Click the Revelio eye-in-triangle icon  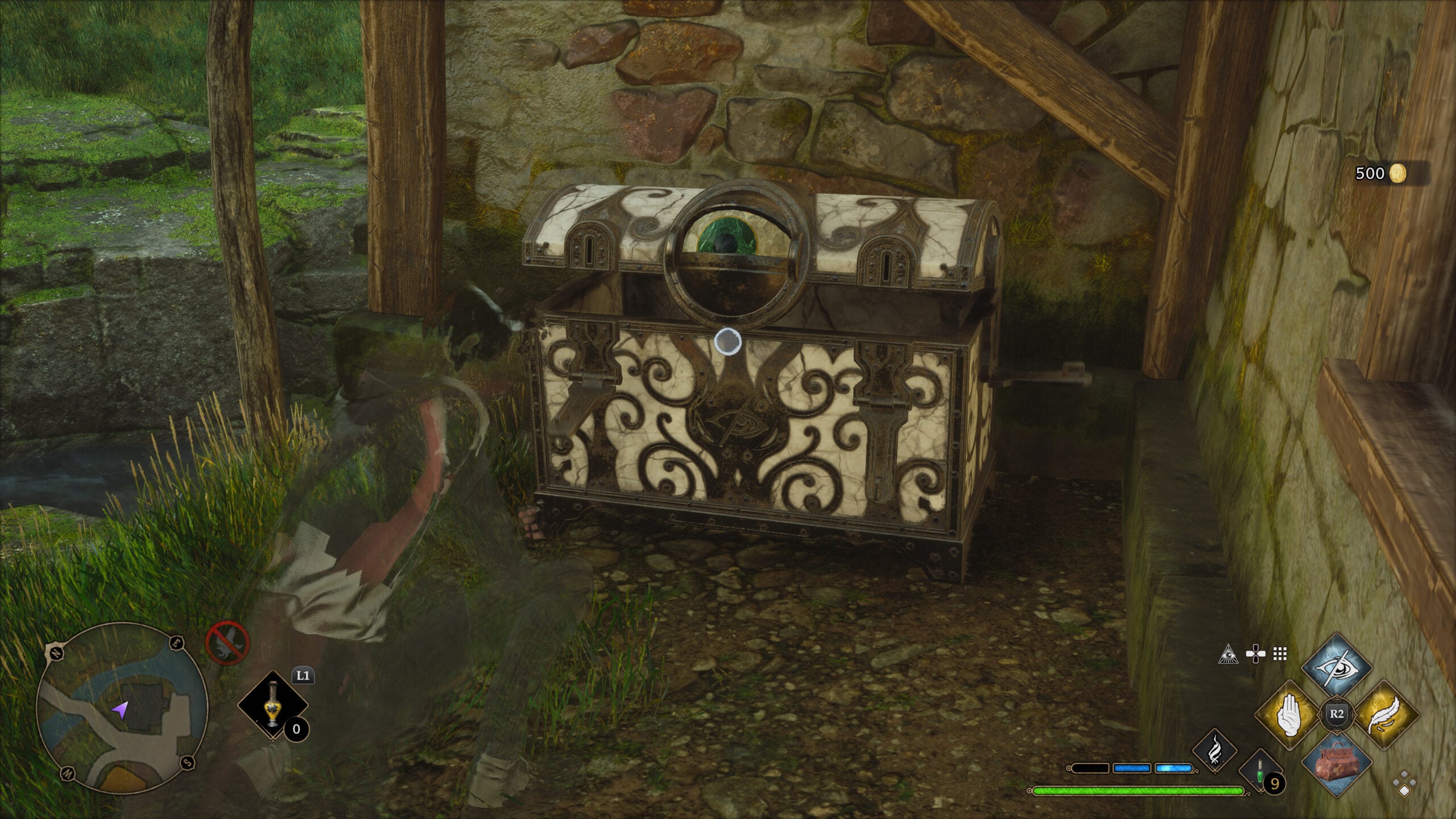point(1228,655)
